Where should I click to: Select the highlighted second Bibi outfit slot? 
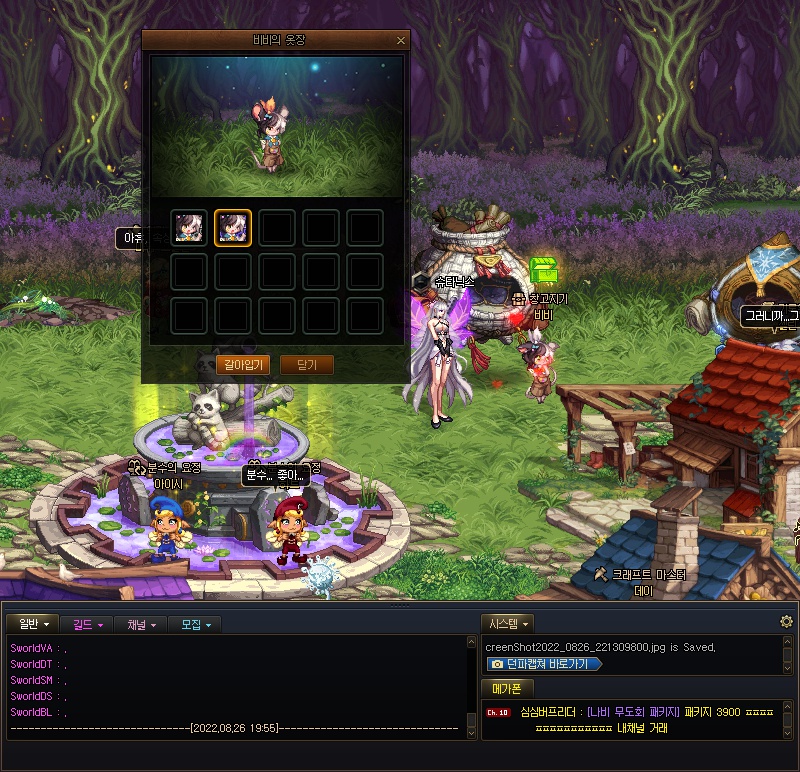tap(233, 228)
